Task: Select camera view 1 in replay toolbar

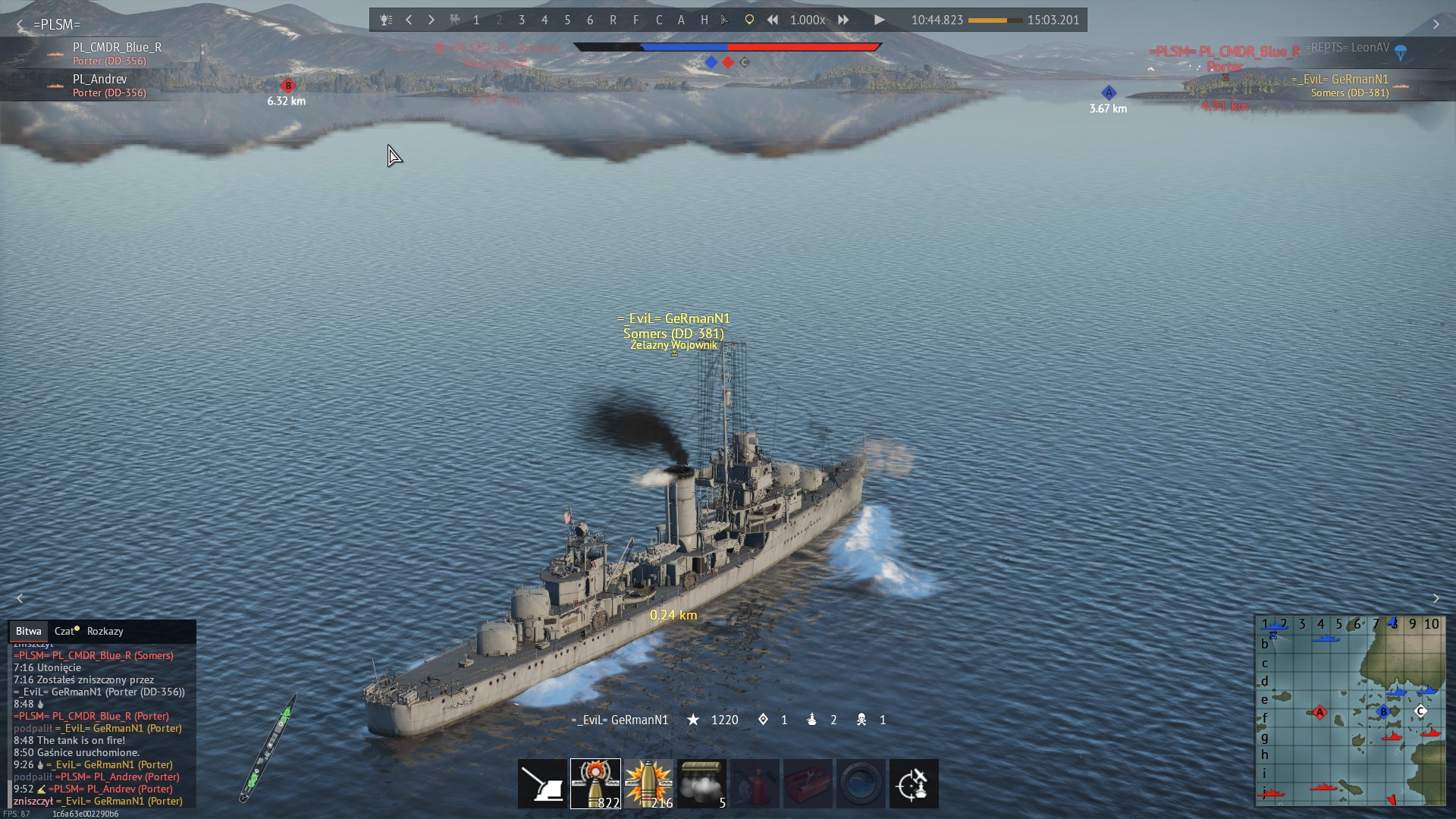Action: click(476, 20)
